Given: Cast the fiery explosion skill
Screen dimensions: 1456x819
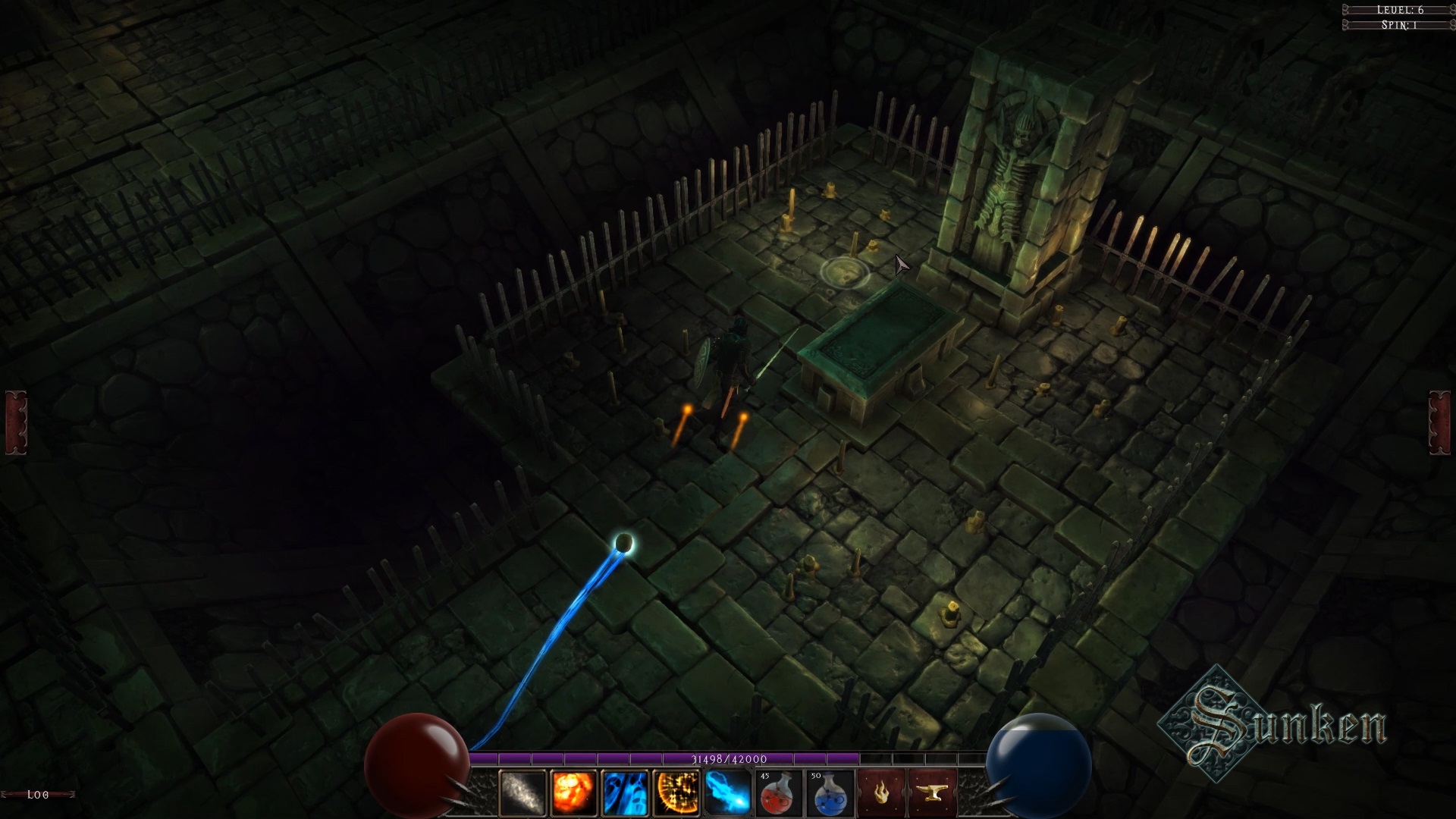Looking at the screenshot, I should point(573,791).
